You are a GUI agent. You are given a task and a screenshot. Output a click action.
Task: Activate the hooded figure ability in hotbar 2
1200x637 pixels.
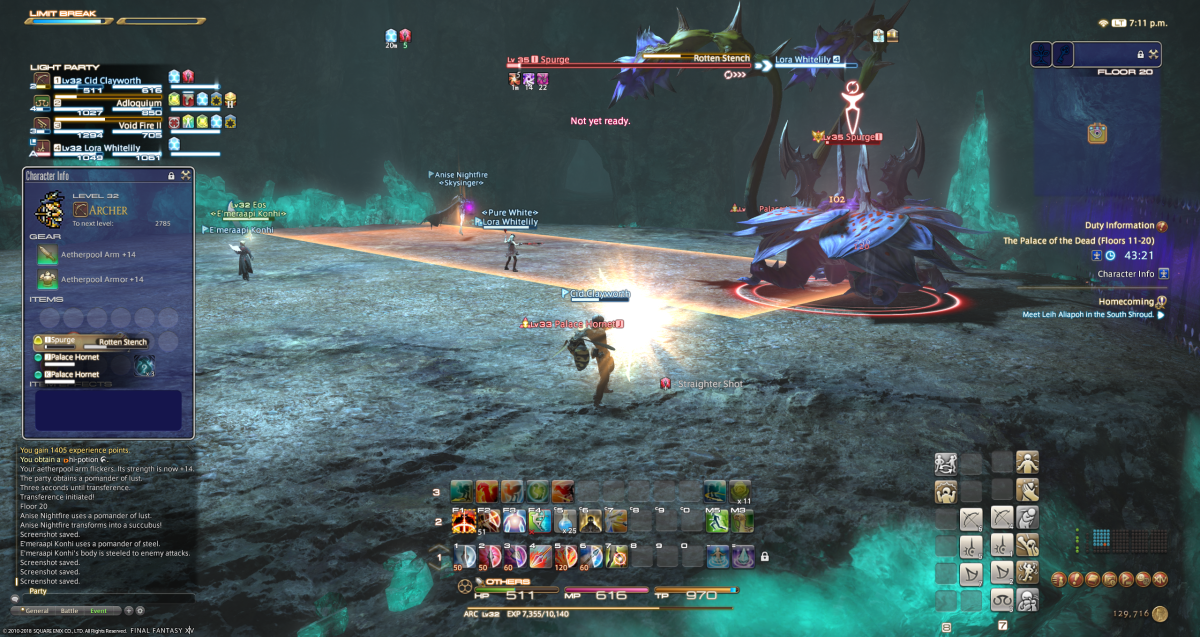590,522
